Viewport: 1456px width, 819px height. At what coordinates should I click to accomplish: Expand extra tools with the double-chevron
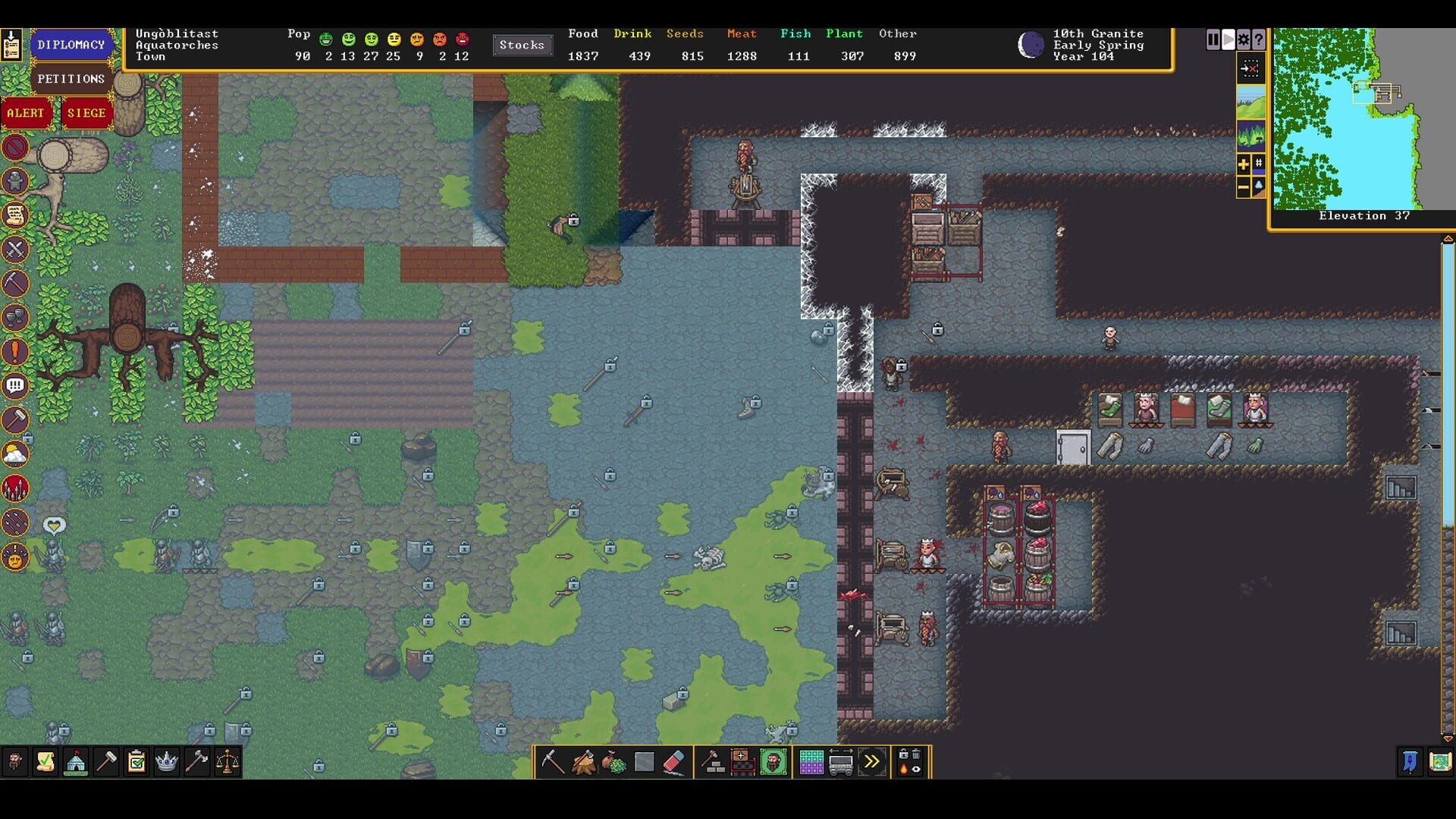click(x=871, y=762)
